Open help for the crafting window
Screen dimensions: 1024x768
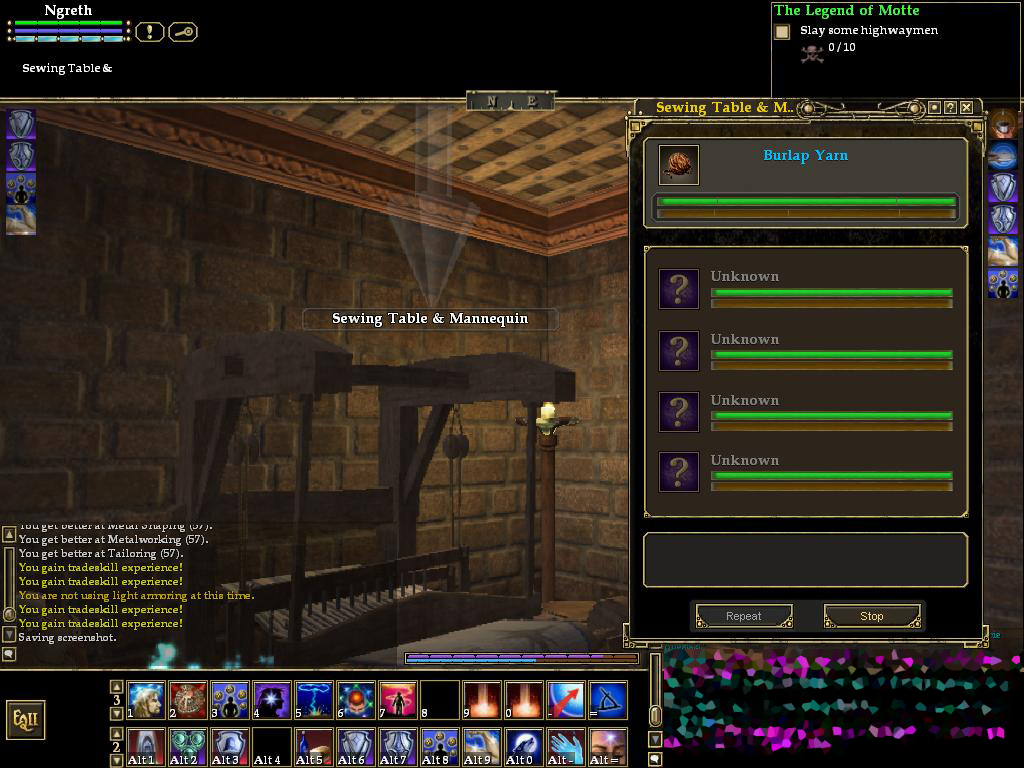pos(950,107)
